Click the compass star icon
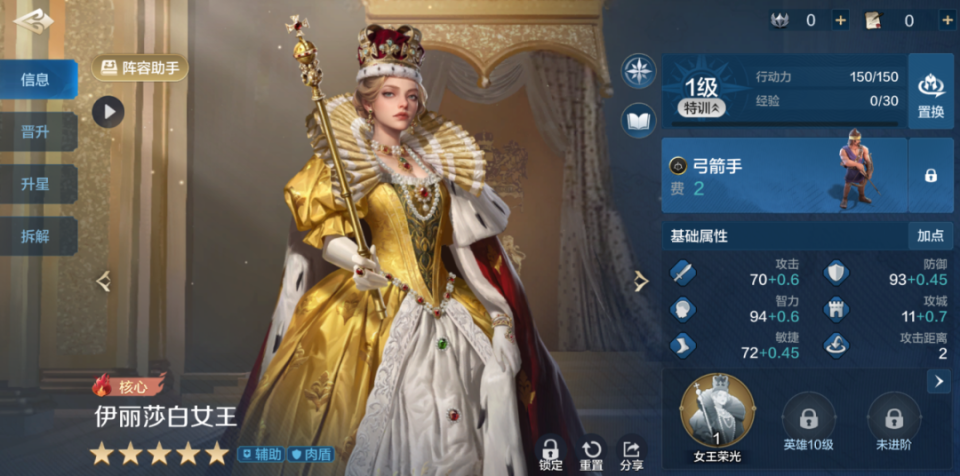This screenshot has height=476, width=960. click(638, 71)
